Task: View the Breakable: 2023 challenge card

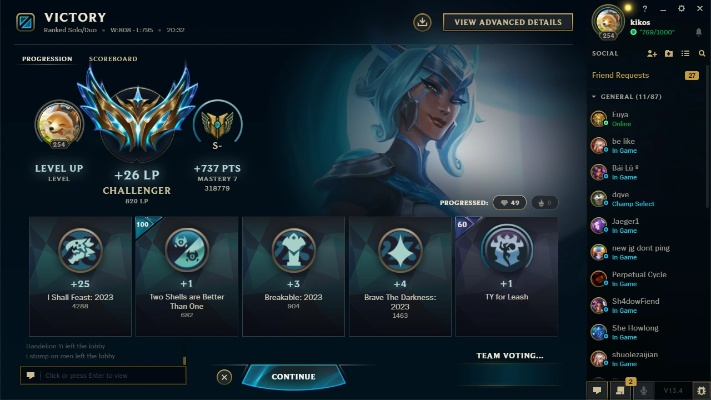Action: point(293,276)
